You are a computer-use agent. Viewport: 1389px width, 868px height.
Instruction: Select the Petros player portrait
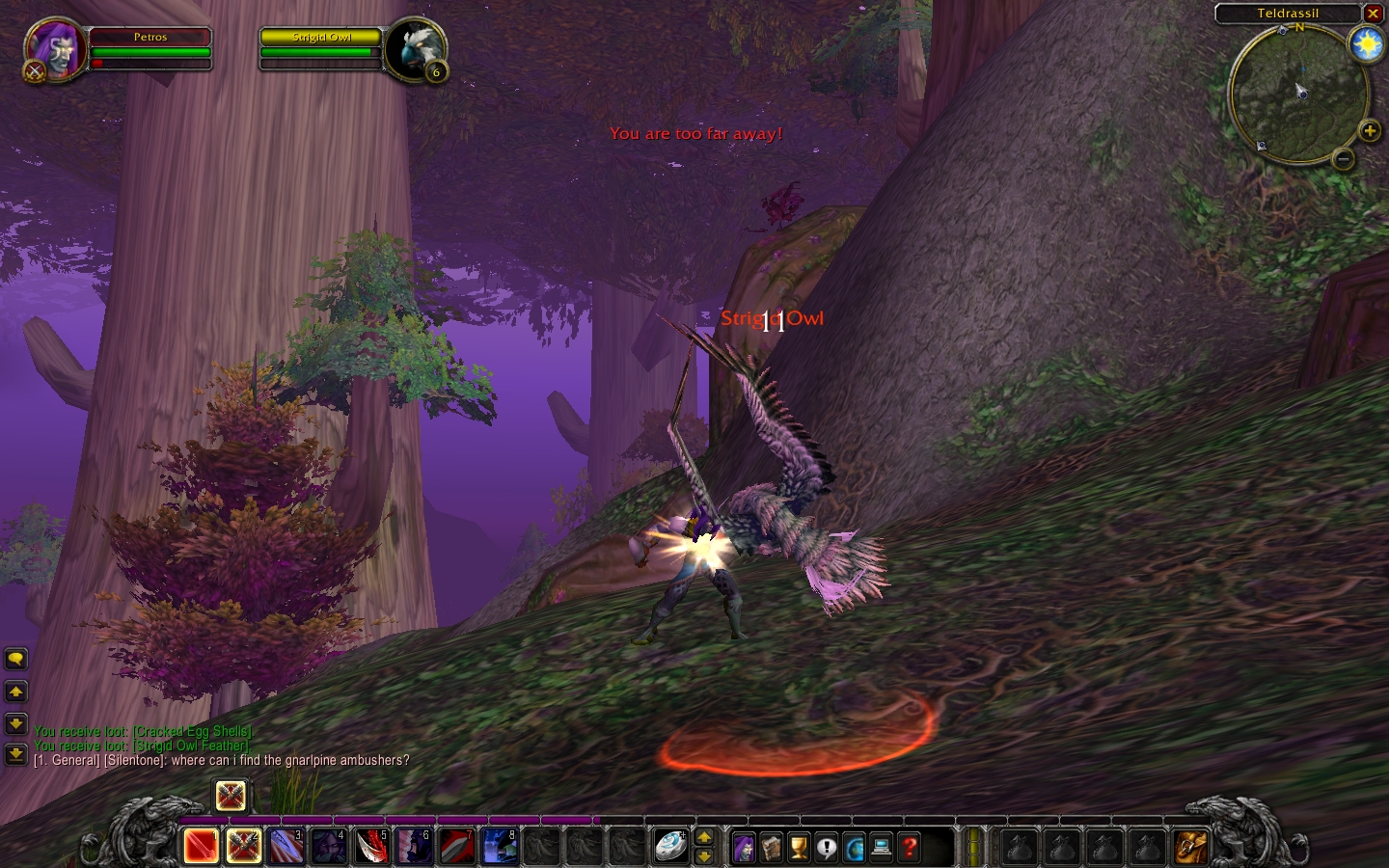(55, 48)
